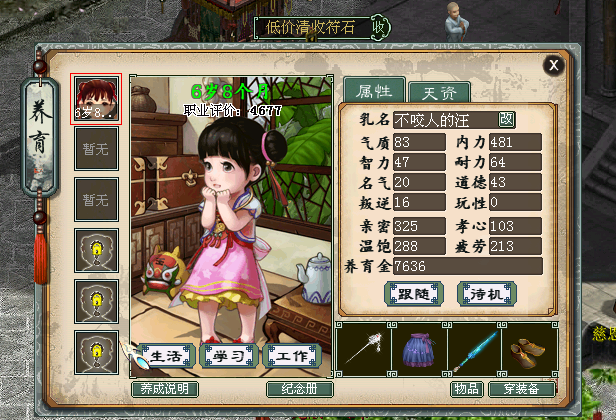Open the 物品 items button

pos(468,389)
